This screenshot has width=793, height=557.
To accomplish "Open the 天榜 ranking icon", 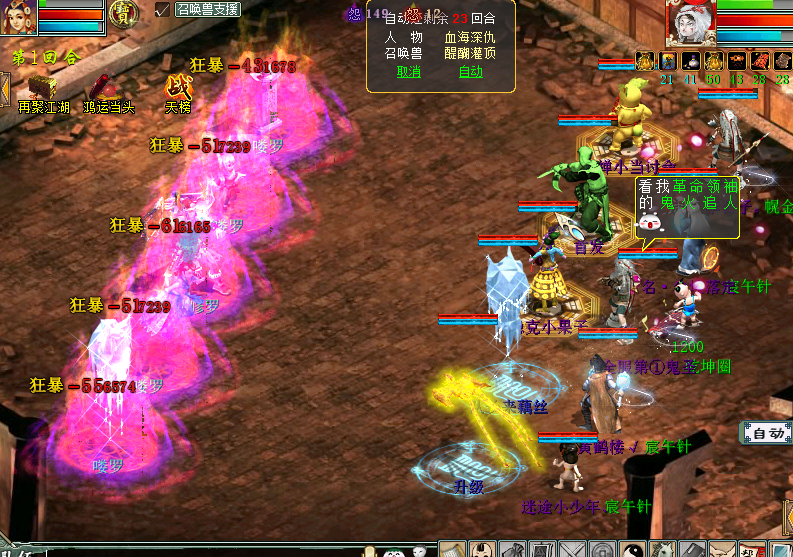I will pyautogui.click(x=178, y=87).
